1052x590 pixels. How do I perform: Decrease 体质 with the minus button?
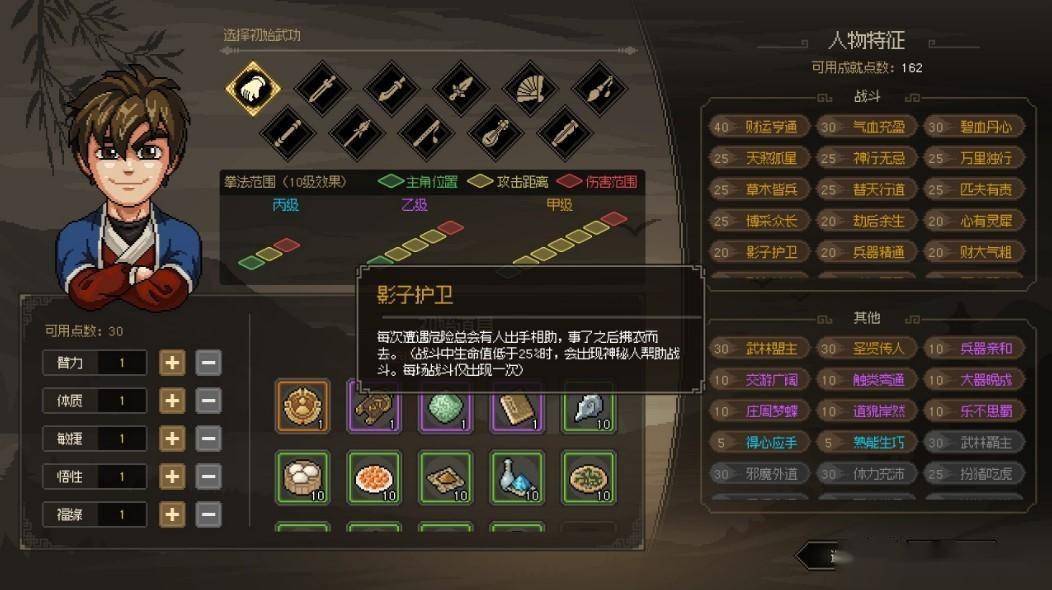208,401
